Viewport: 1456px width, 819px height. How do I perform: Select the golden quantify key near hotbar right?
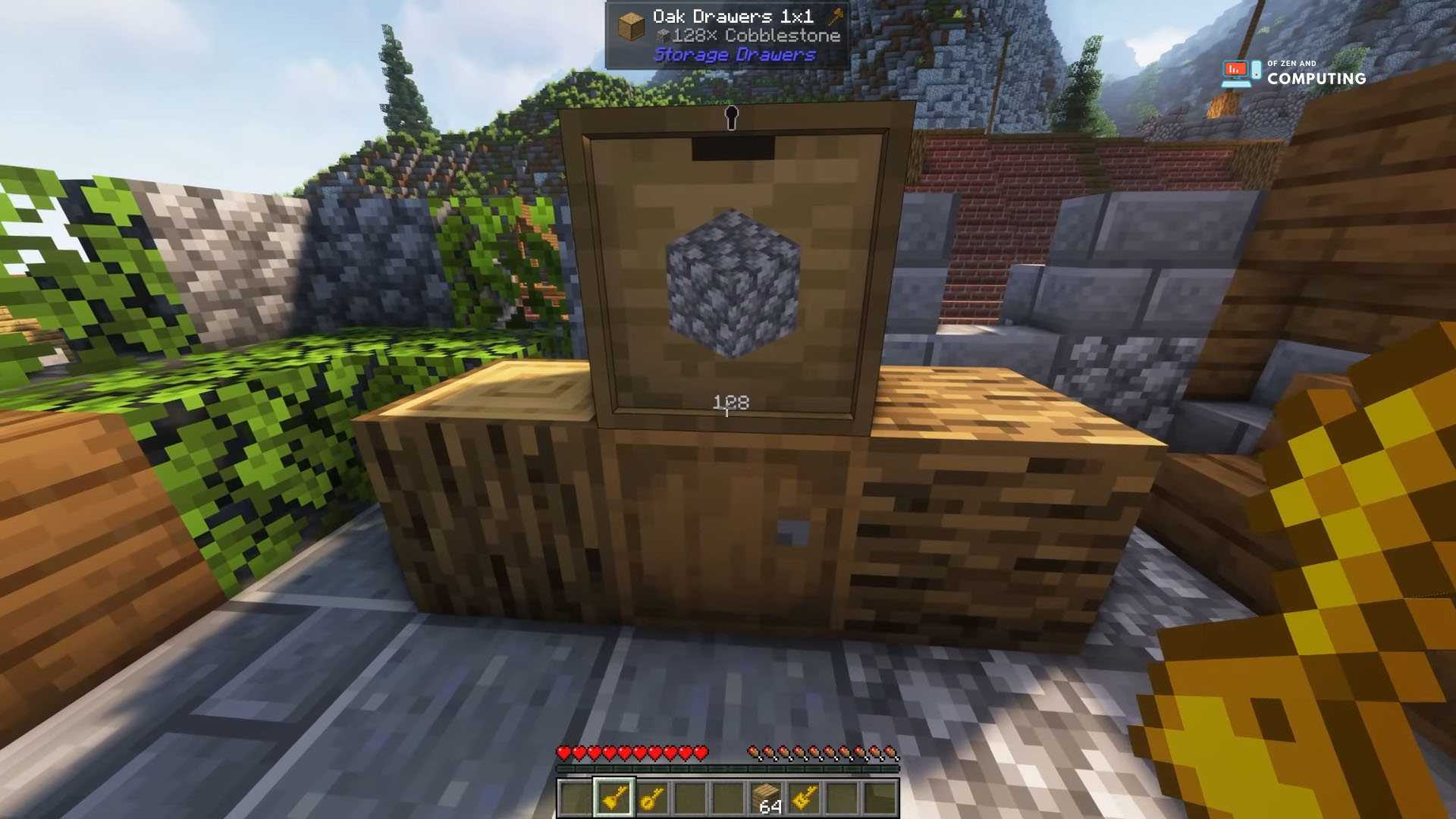click(x=806, y=795)
